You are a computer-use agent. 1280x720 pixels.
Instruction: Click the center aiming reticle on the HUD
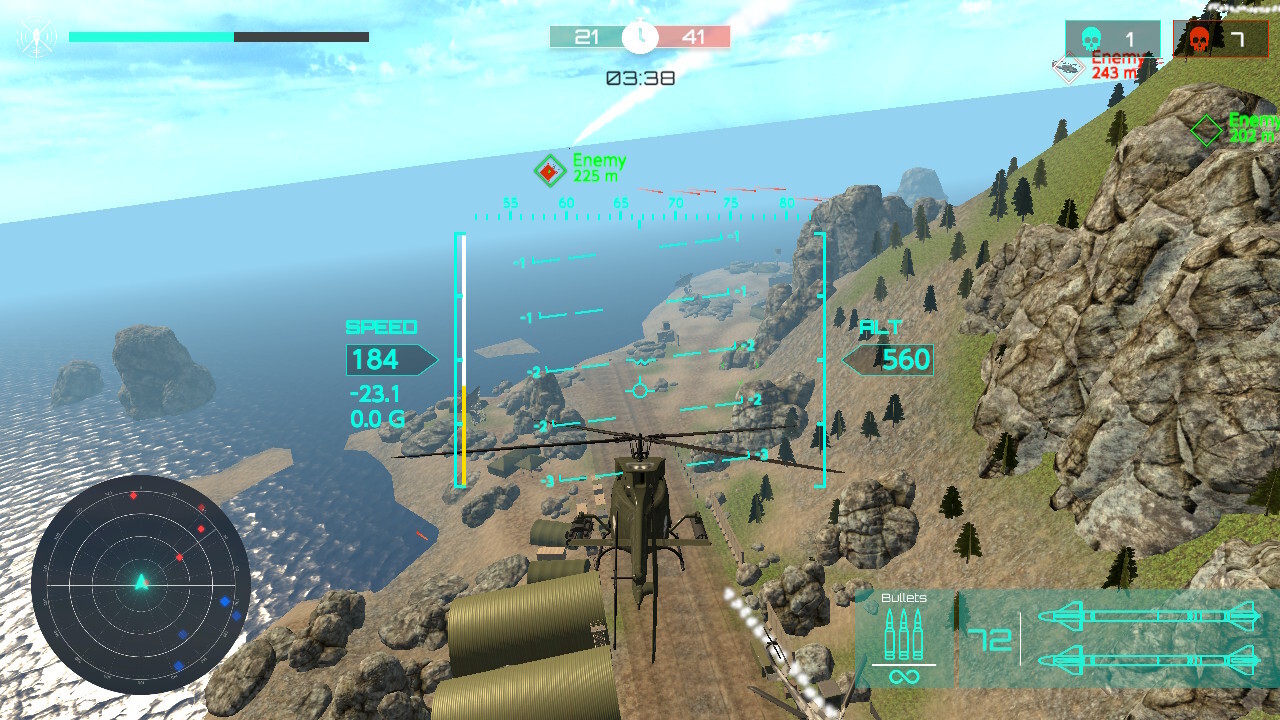point(640,389)
